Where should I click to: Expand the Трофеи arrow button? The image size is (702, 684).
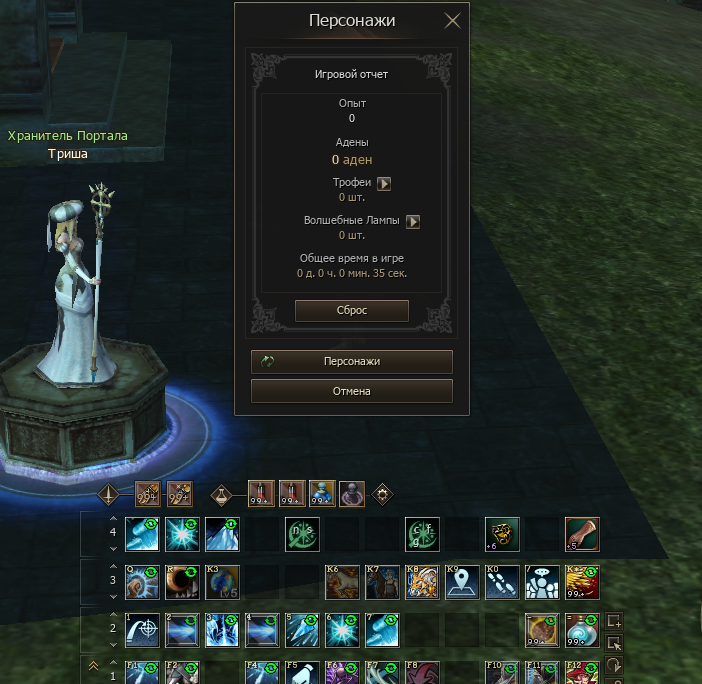click(x=384, y=184)
